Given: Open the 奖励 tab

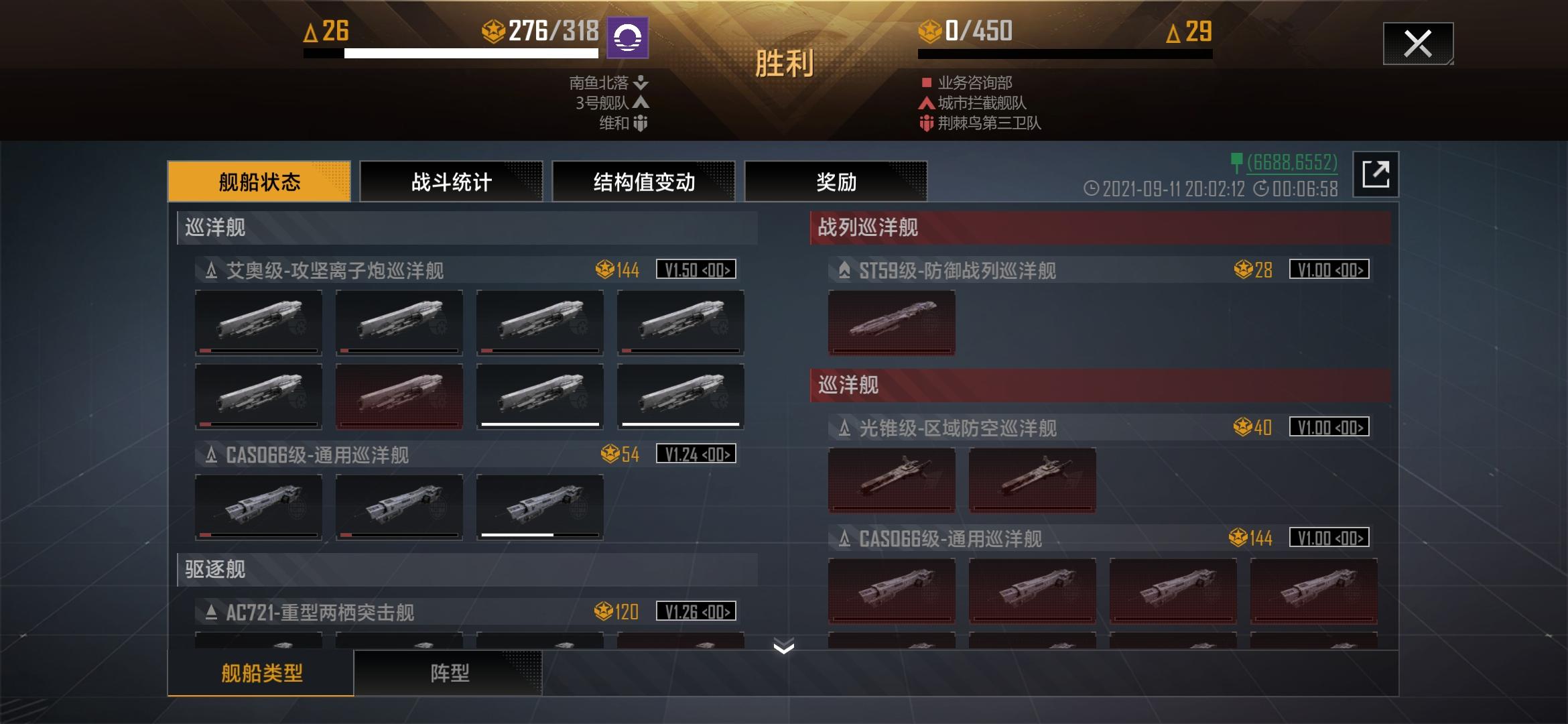Looking at the screenshot, I should tap(836, 181).
